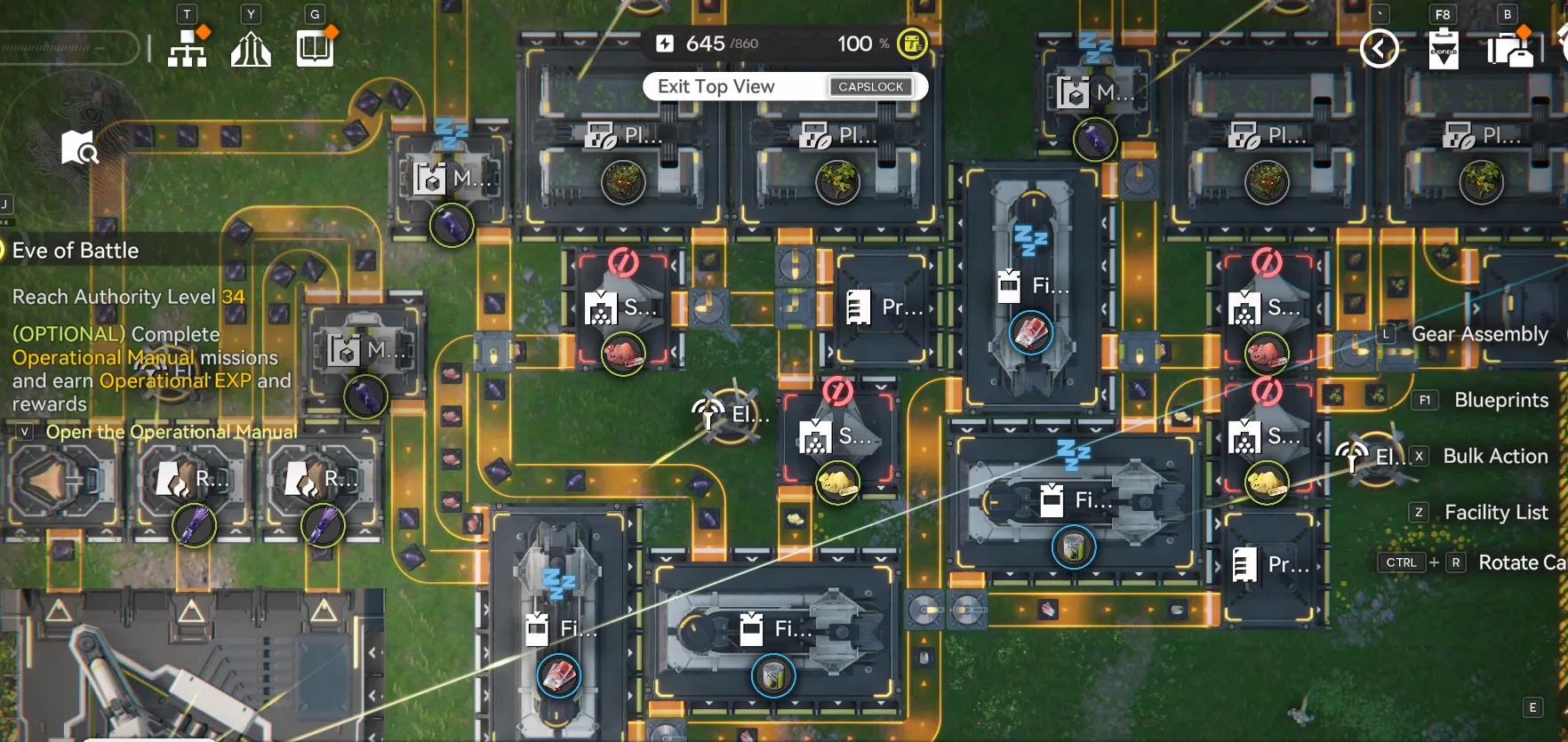Image resolution: width=1568 pixels, height=742 pixels.
Task: Select the Eve of Battle quest tracker
Action: tap(76, 251)
